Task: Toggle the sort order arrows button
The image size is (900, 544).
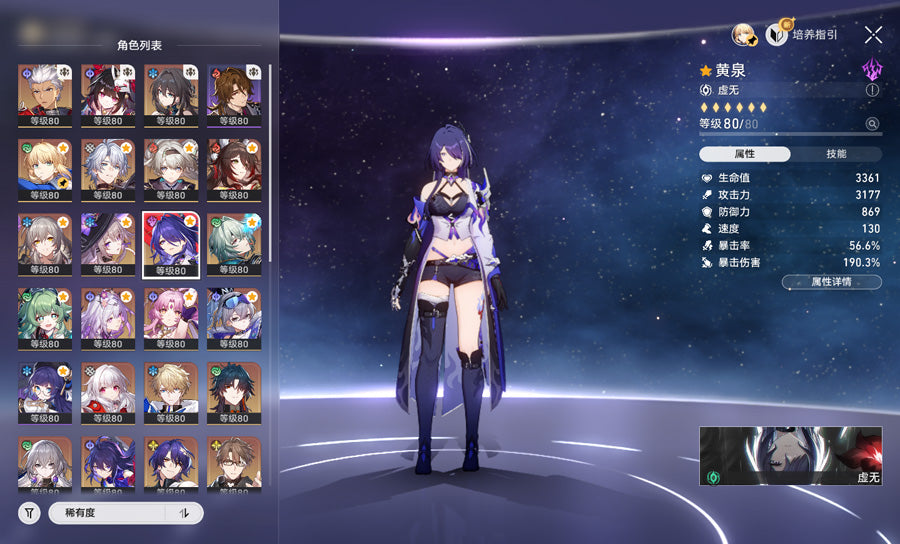Action: click(x=184, y=513)
